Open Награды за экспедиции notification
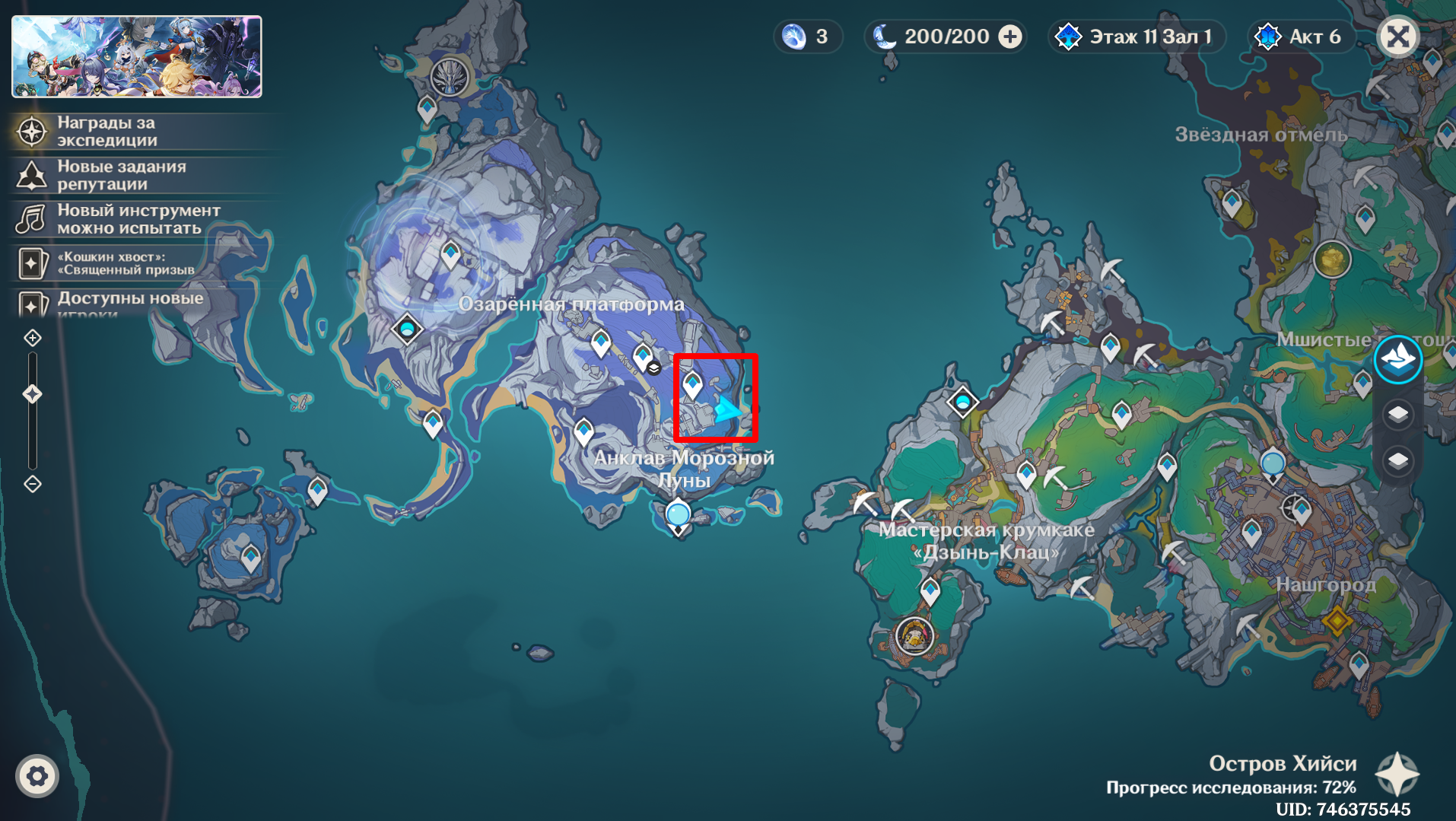Screen dimensions: 1456x821 tap(106, 132)
